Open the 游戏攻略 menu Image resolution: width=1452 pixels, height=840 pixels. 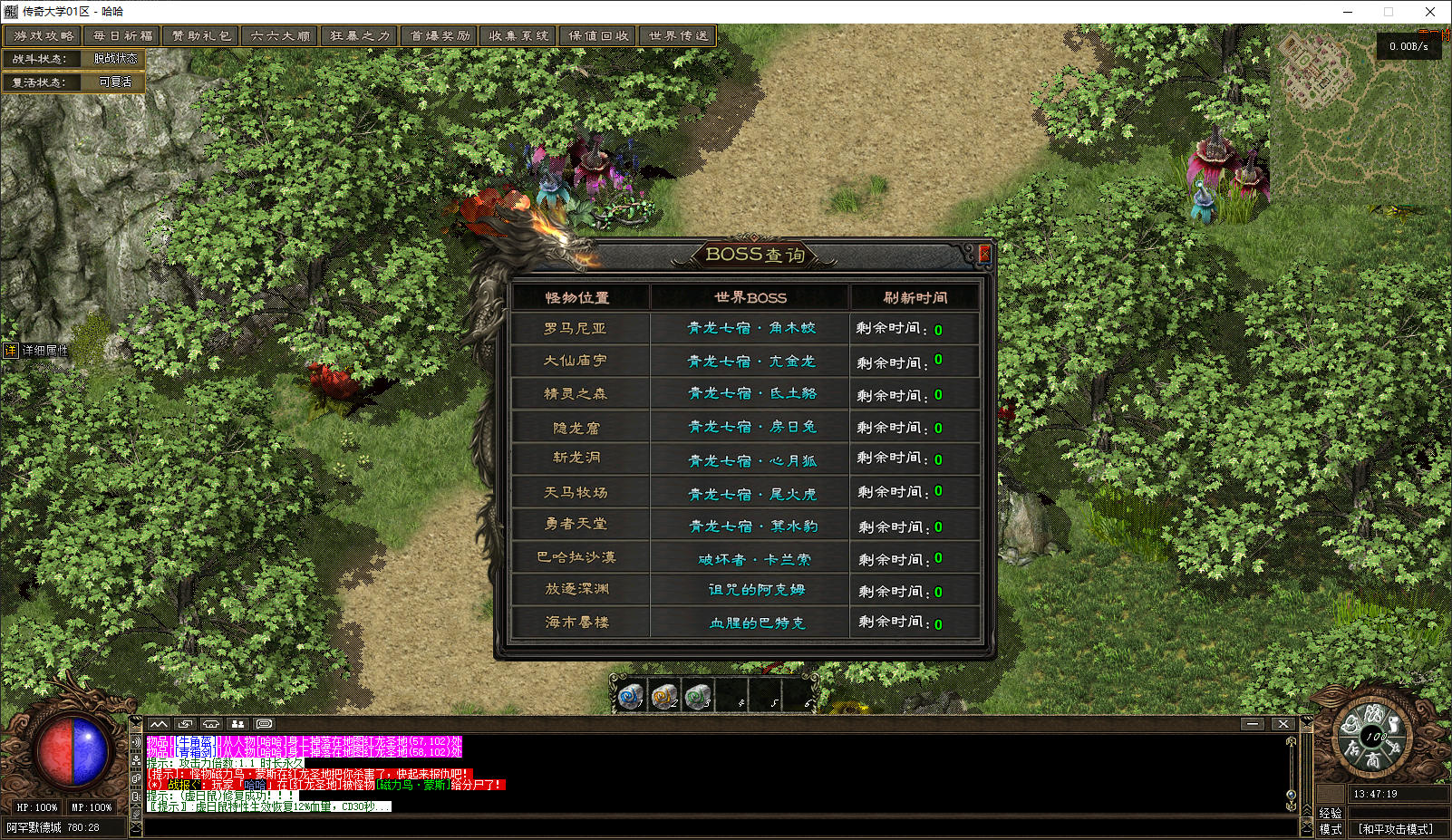(44, 36)
